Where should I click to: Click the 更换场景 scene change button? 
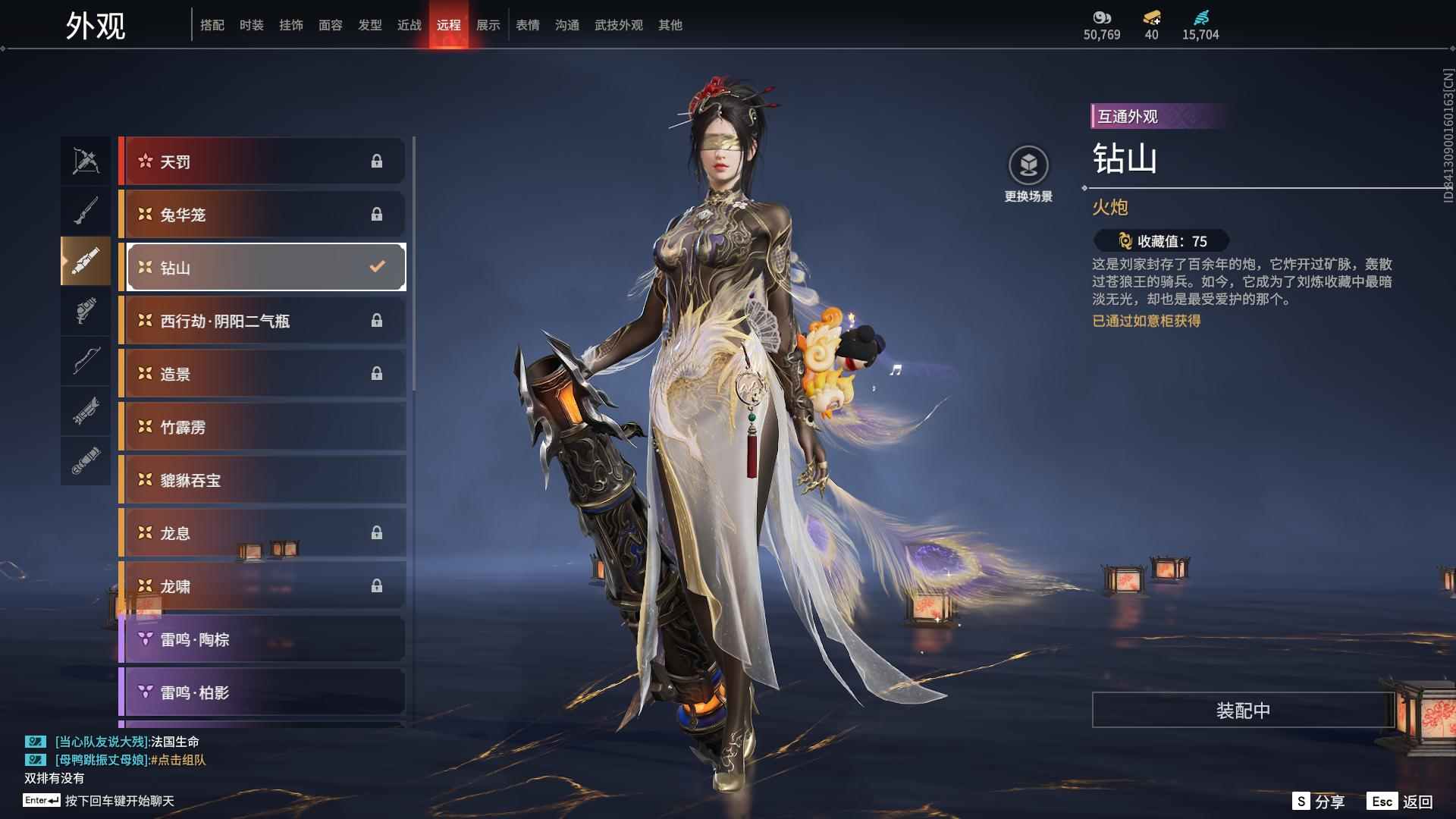1028,174
